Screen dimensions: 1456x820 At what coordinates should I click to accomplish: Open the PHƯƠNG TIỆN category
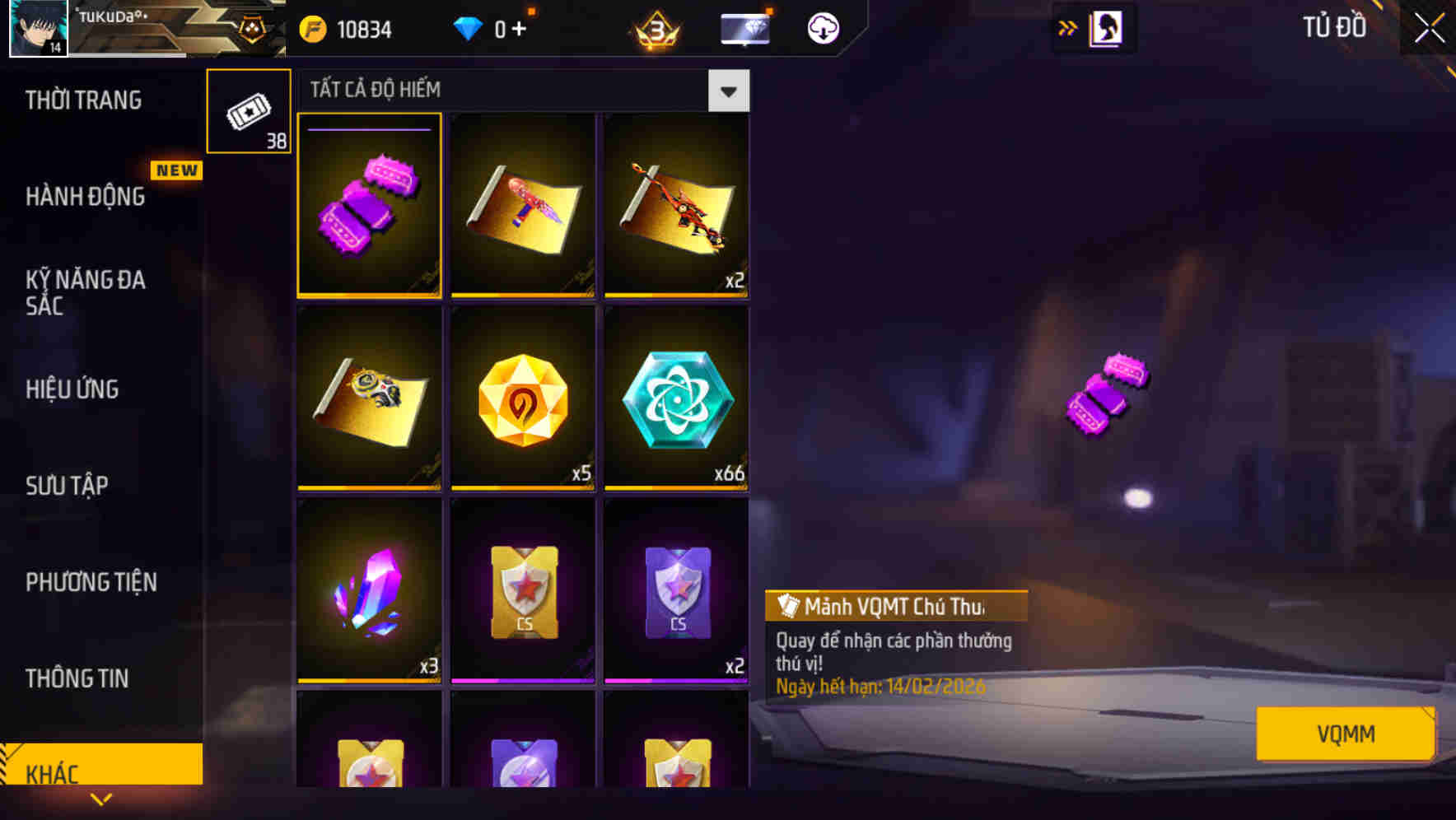[91, 582]
